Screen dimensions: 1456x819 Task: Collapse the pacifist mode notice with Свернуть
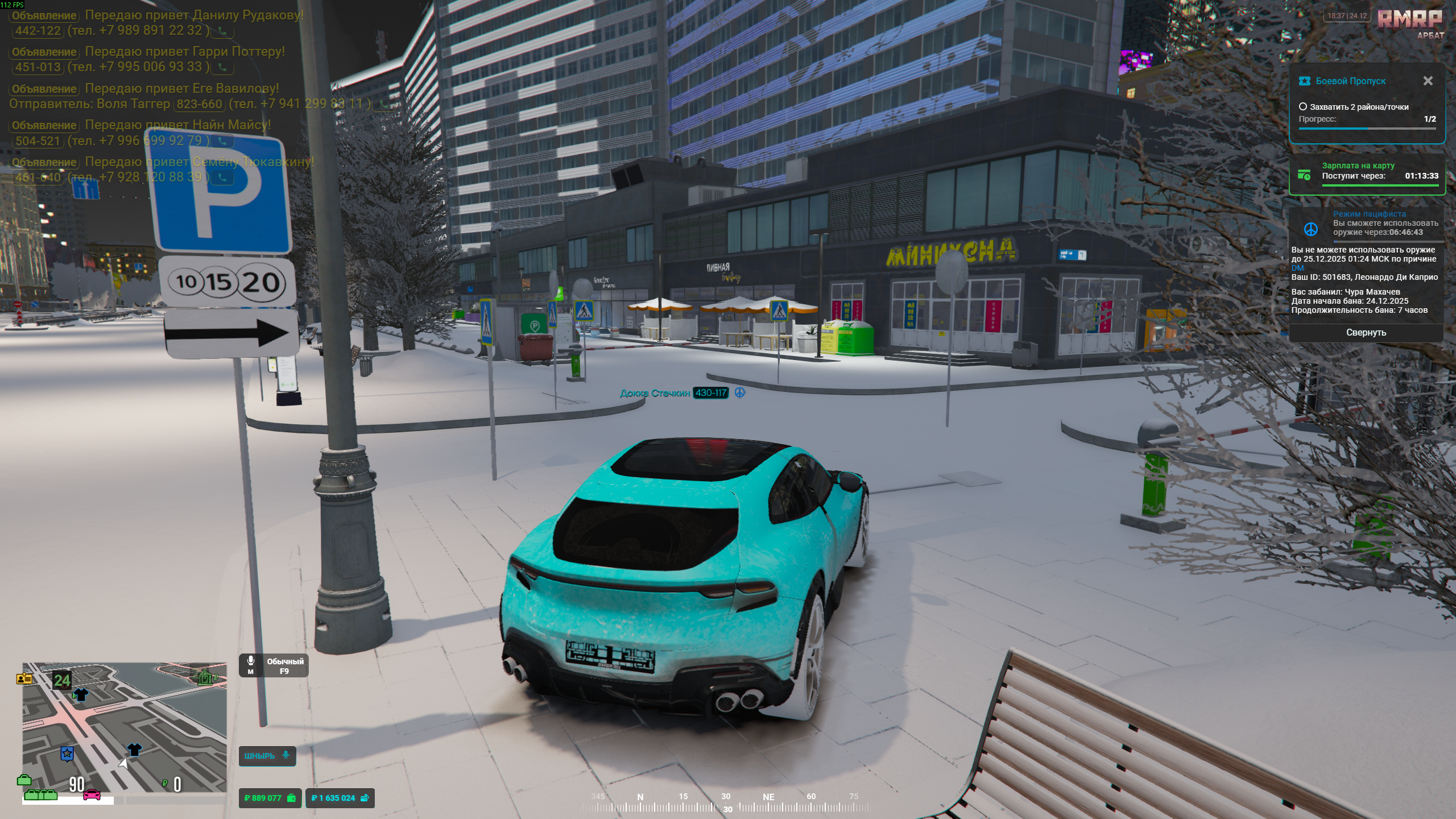click(x=1366, y=333)
